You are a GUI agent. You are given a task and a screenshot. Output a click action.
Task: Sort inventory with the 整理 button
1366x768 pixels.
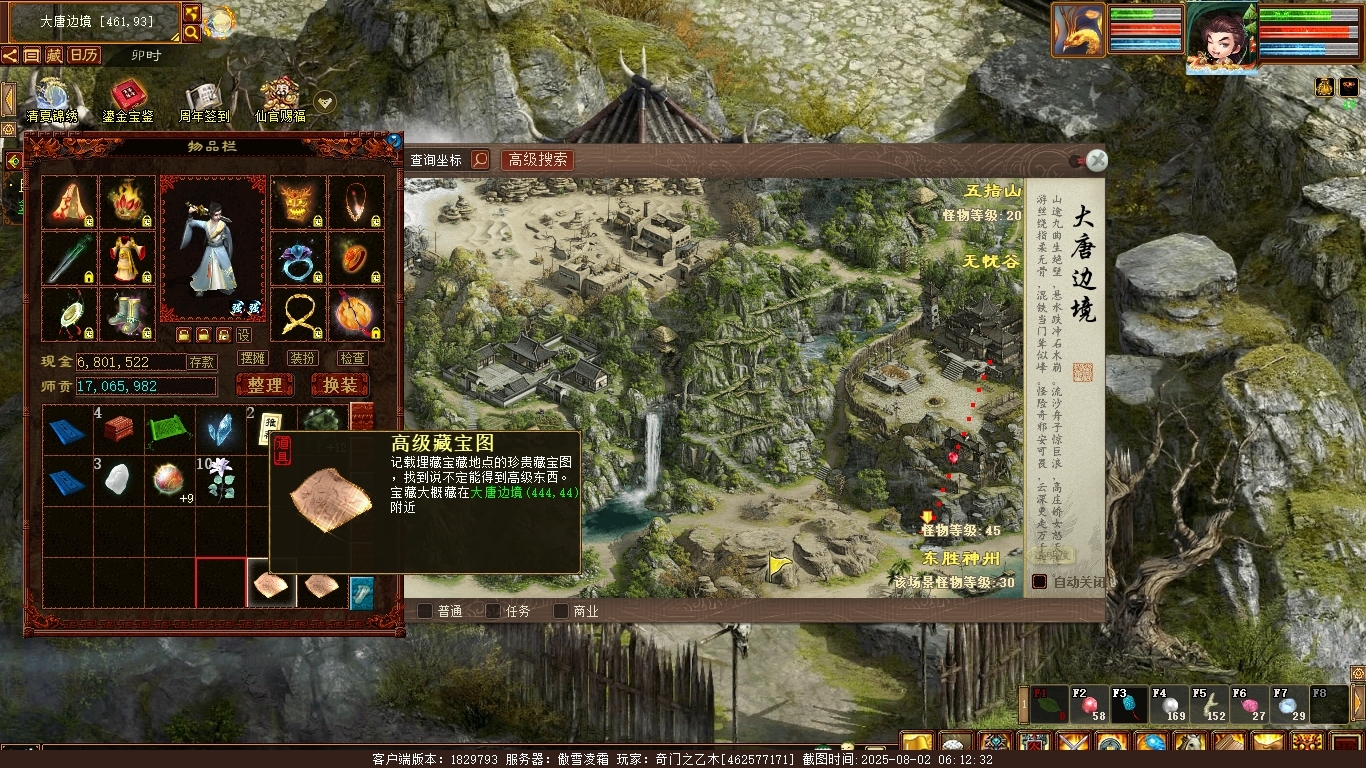[x=265, y=385]
